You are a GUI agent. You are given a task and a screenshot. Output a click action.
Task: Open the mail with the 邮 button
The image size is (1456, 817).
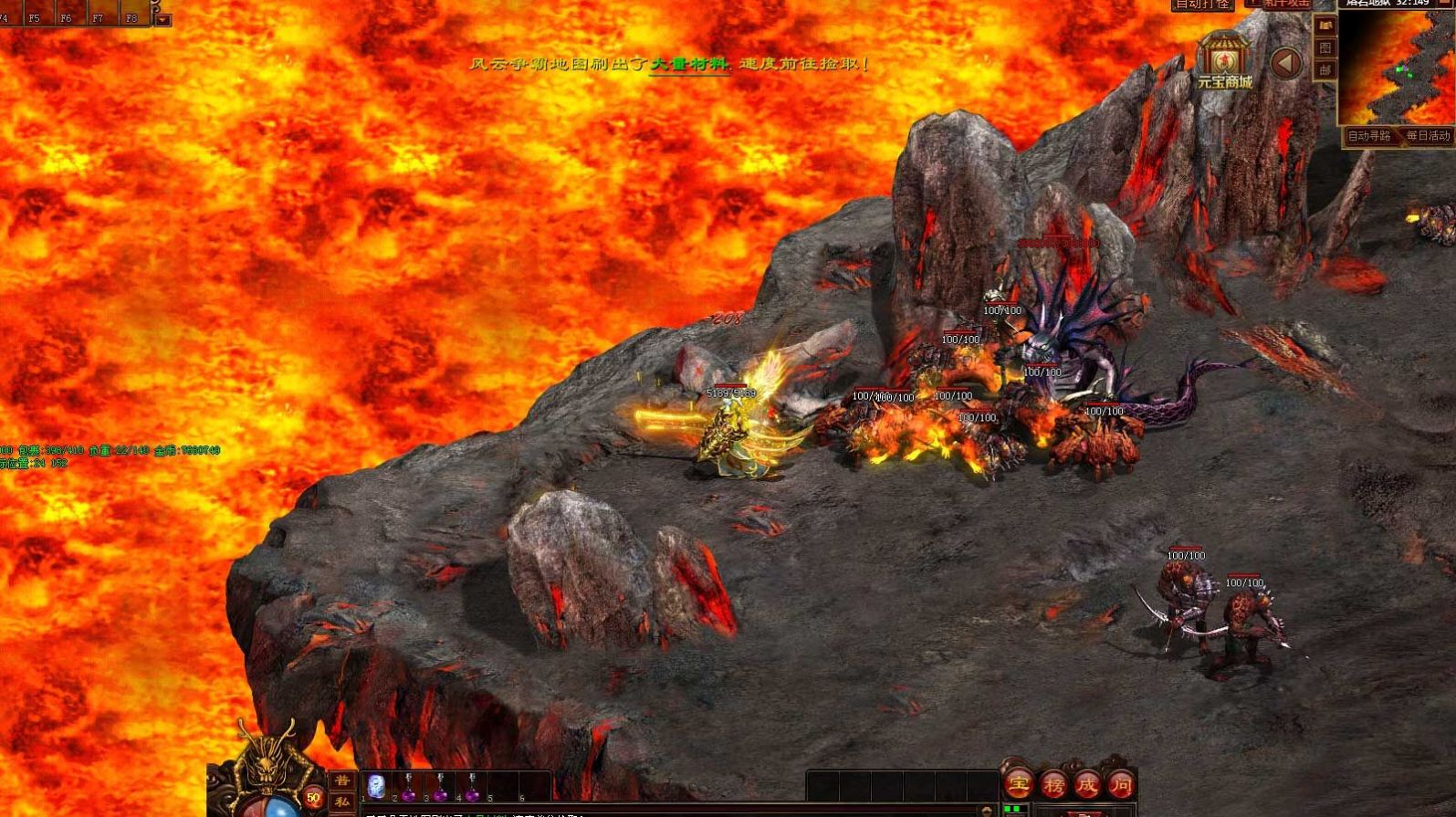pos(1325,69)
